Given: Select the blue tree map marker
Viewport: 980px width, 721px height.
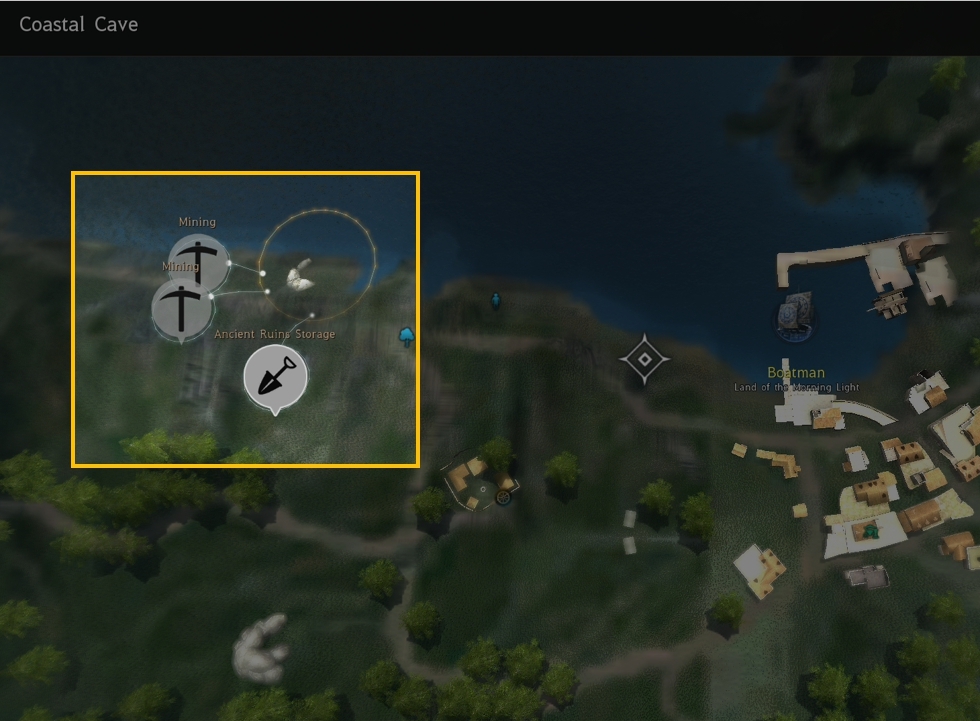Looking at the screenshot, I should tap(407, 335).
